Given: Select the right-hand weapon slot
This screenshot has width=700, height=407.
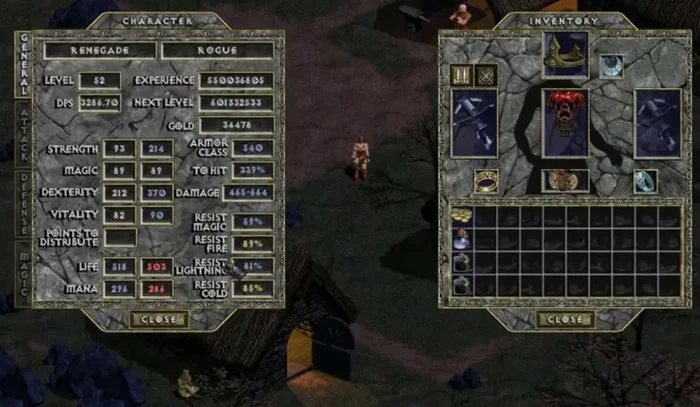Looking at the screenshot, I should 657,124.
